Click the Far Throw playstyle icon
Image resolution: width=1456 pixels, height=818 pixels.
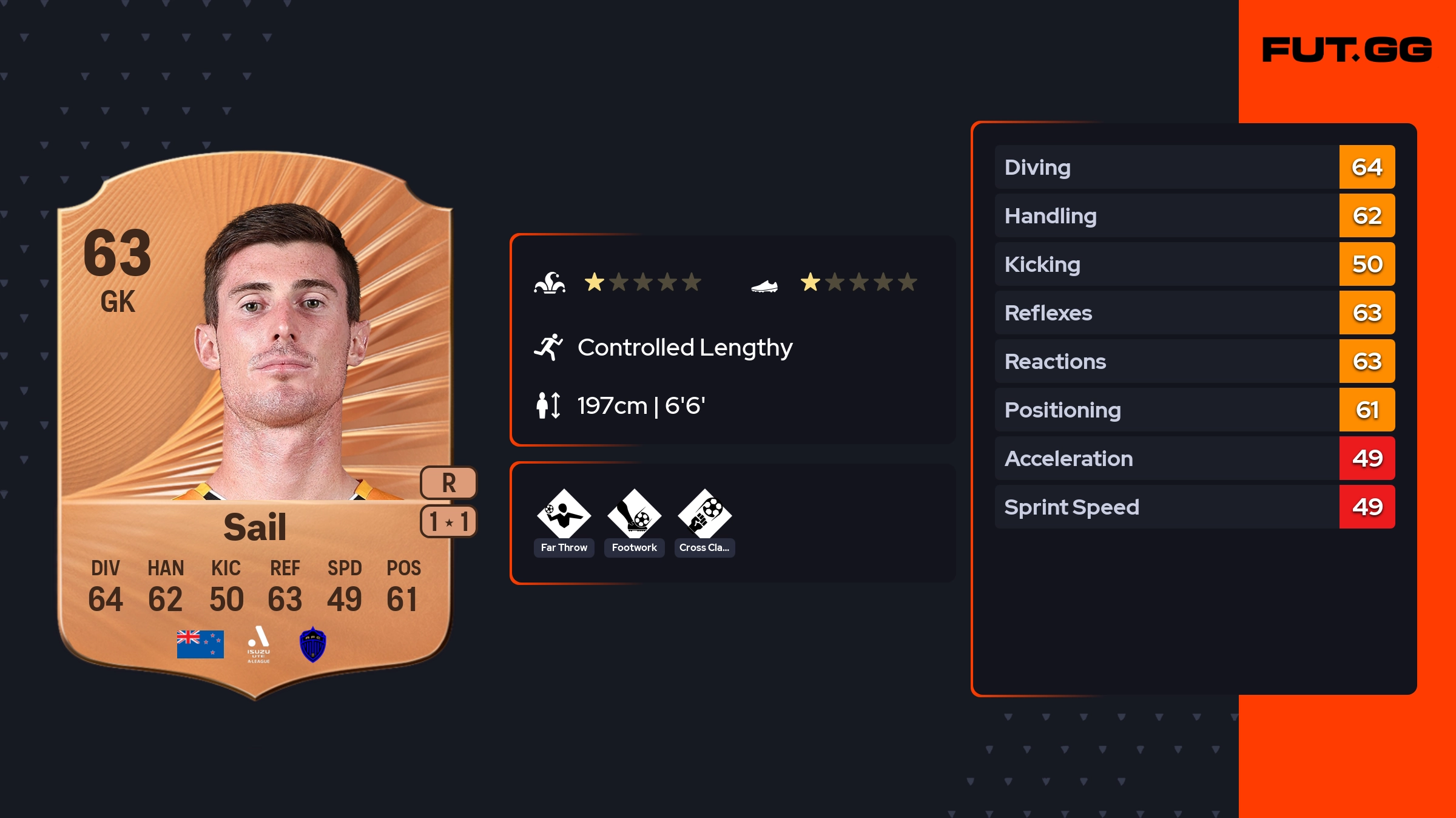(564, 515)
